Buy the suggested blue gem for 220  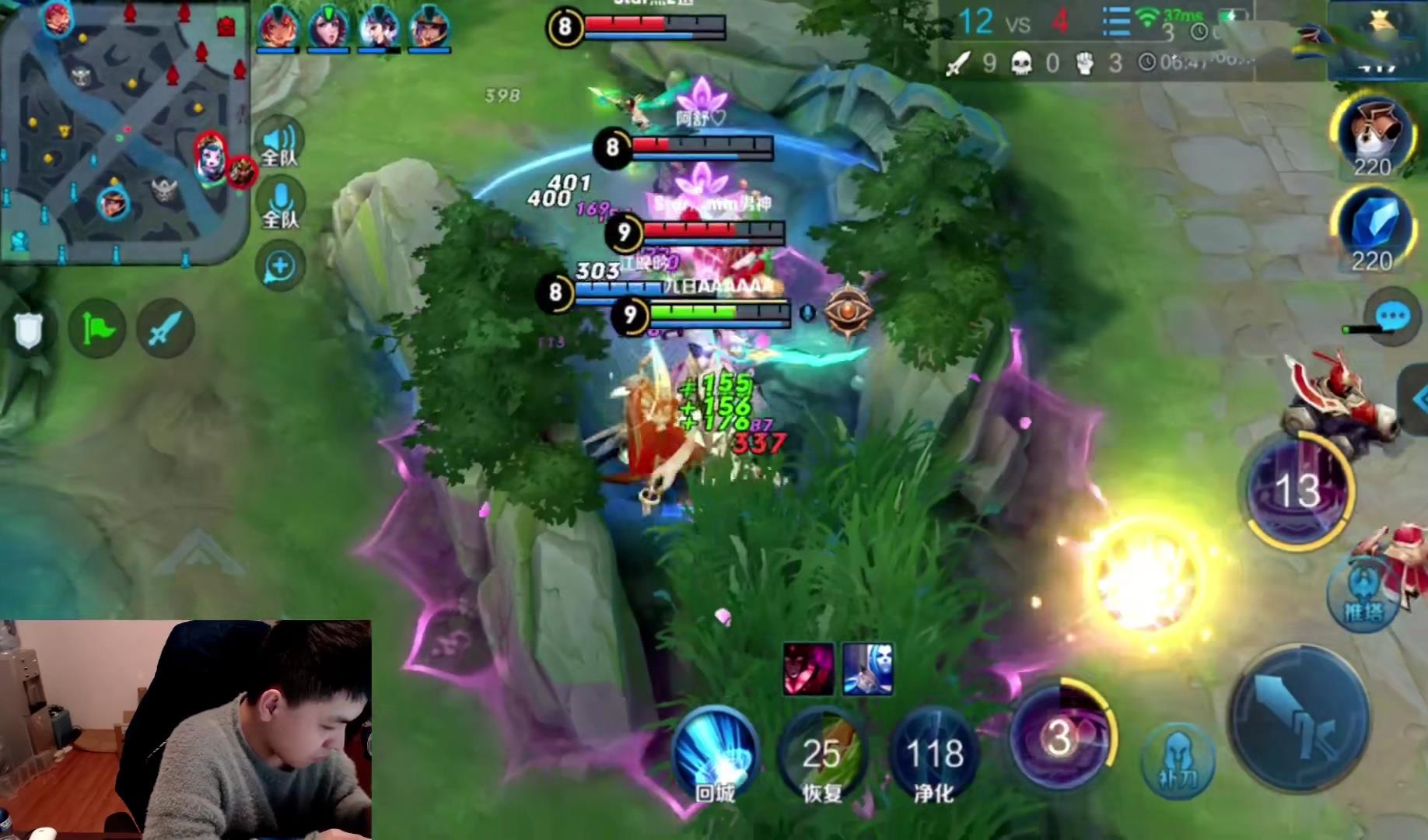[1373, 226]
